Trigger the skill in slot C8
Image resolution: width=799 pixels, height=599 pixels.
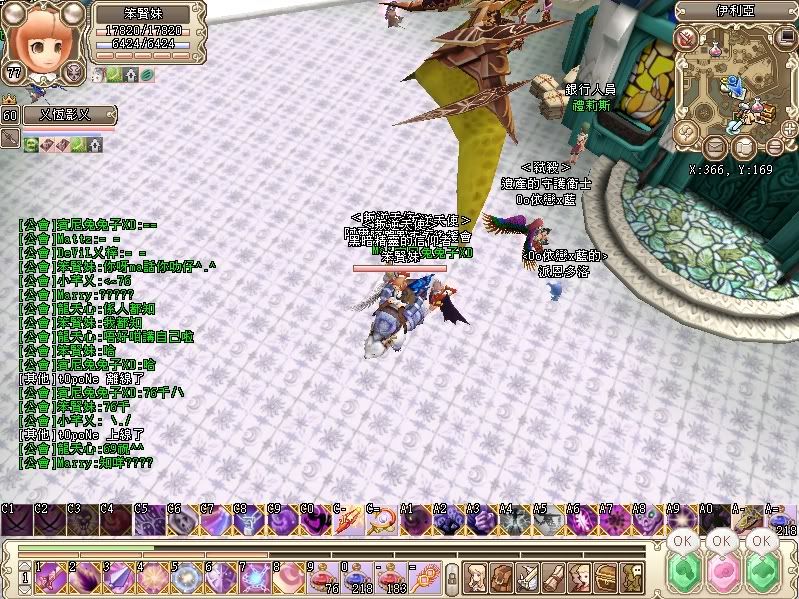pyautogui.click(x=248, y=521)
